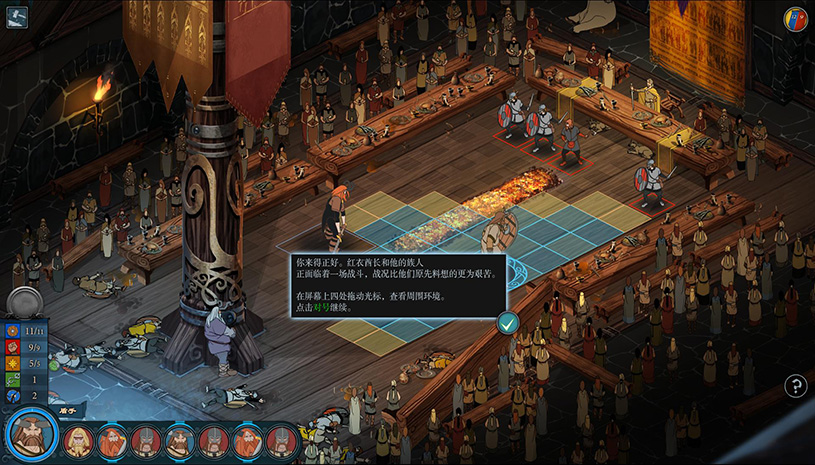Select the blonde-bearded unit portrait in turn order

click(78, 440)
